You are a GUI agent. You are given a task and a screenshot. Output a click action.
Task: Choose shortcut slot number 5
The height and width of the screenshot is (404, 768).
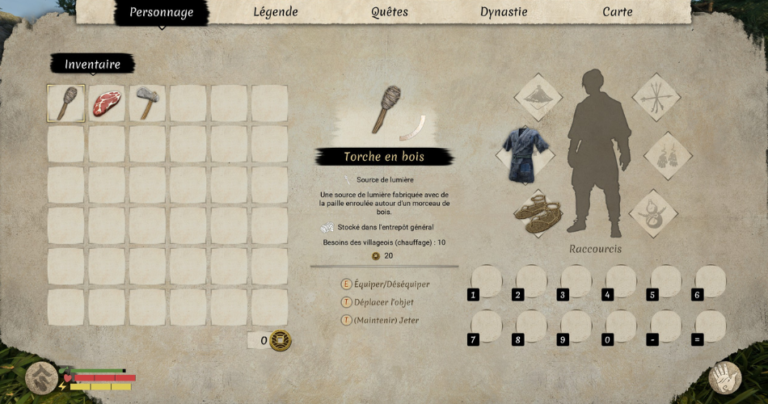tap(665, 281)
